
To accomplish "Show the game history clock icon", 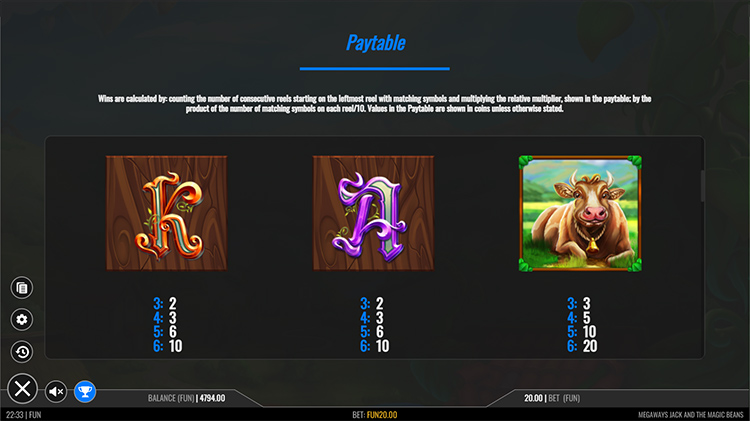I will point(22,352).
